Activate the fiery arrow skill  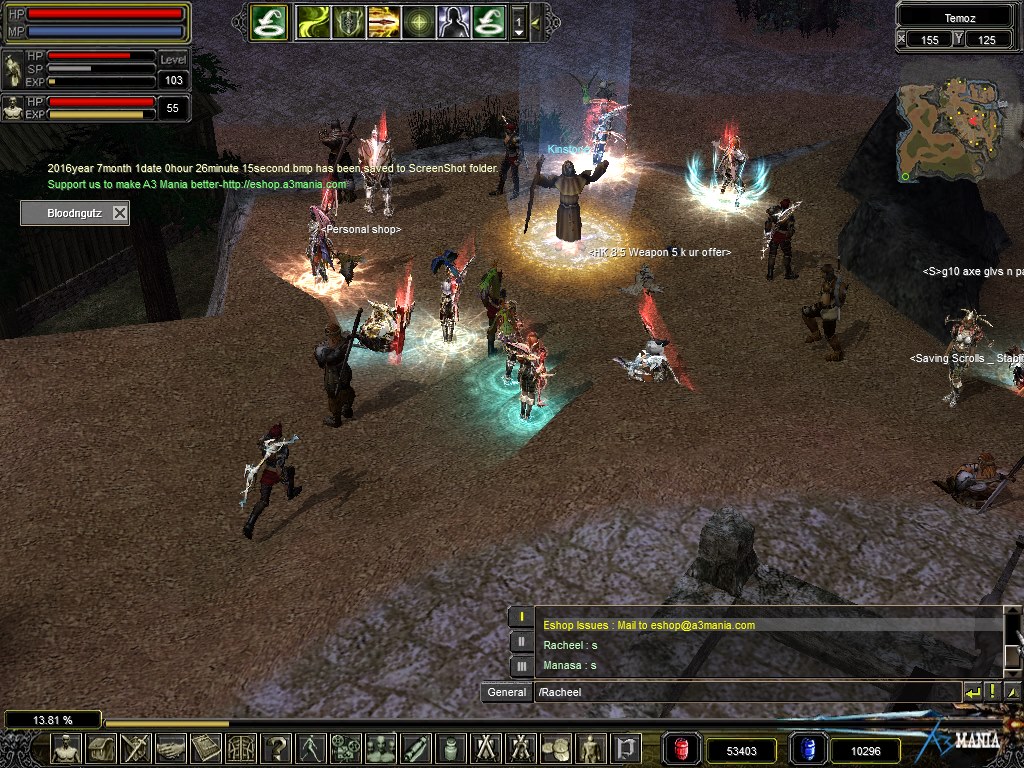[x=384, y=22]
